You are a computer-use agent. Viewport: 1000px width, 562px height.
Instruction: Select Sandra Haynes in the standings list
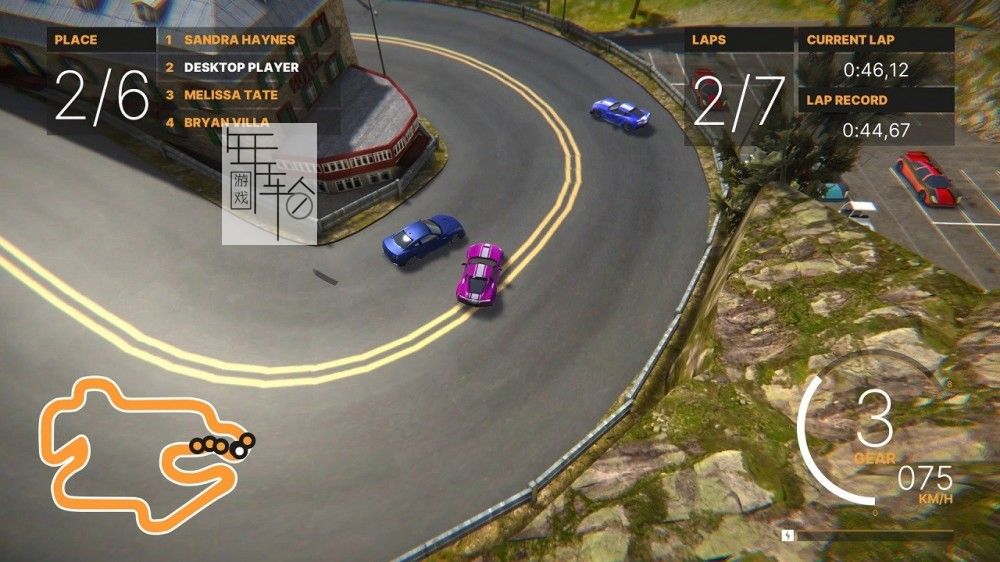239,40
